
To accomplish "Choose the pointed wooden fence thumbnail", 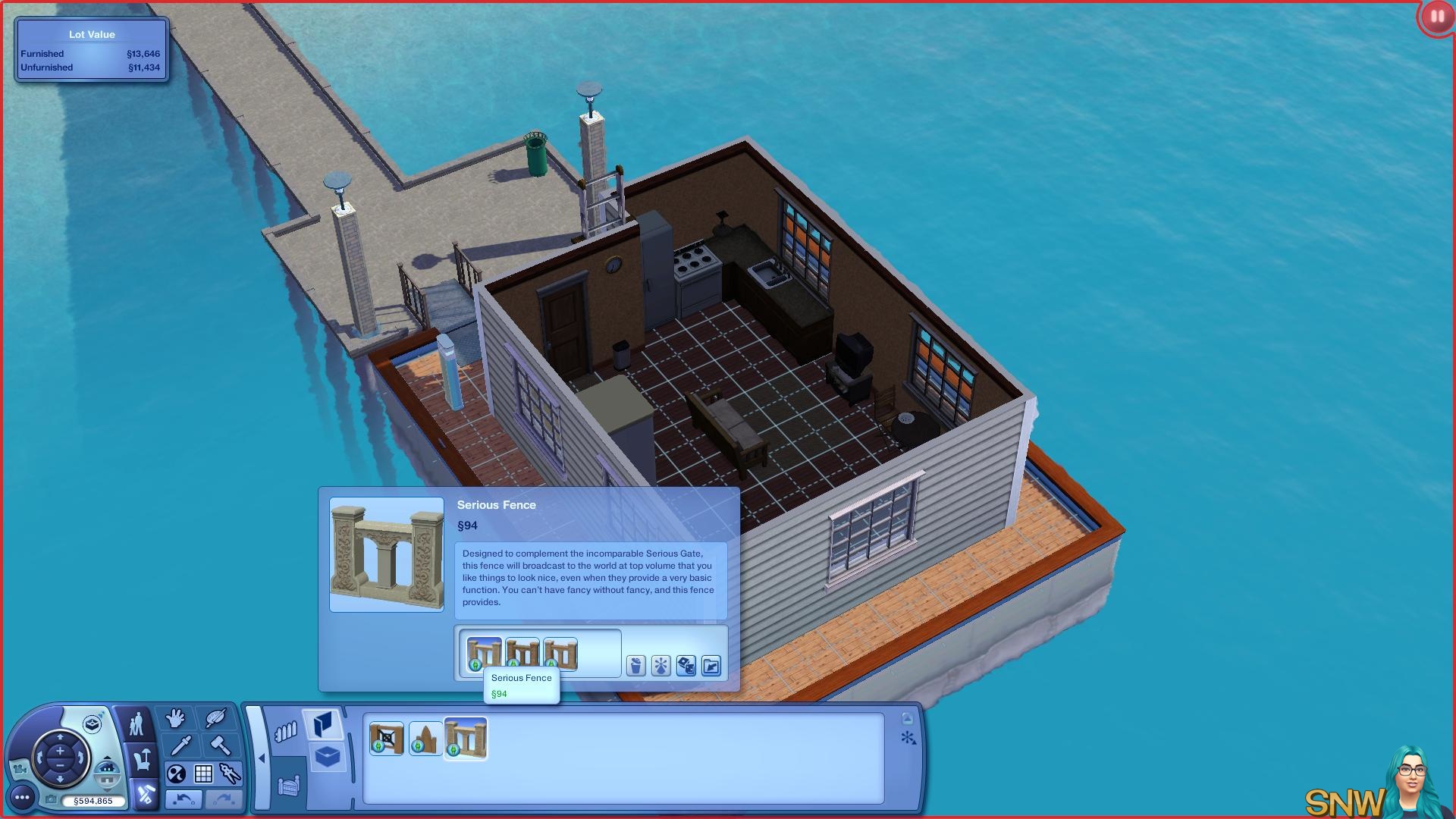I will coord(425,738).
